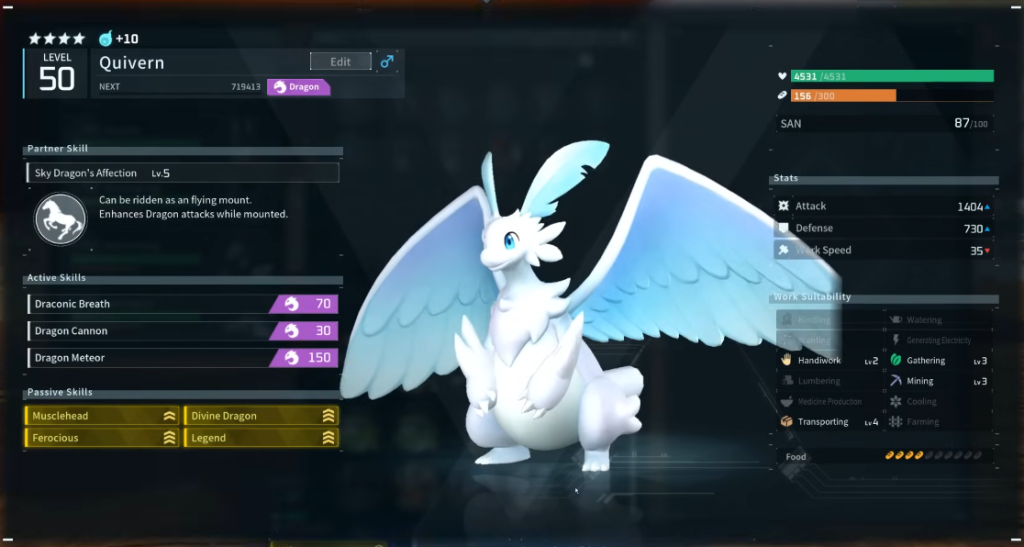Image resolution: width=1024 pixels, height=547 pixels.
Task: Choose the Dragon Cannon skill row
Action: (x=182, y=331)
